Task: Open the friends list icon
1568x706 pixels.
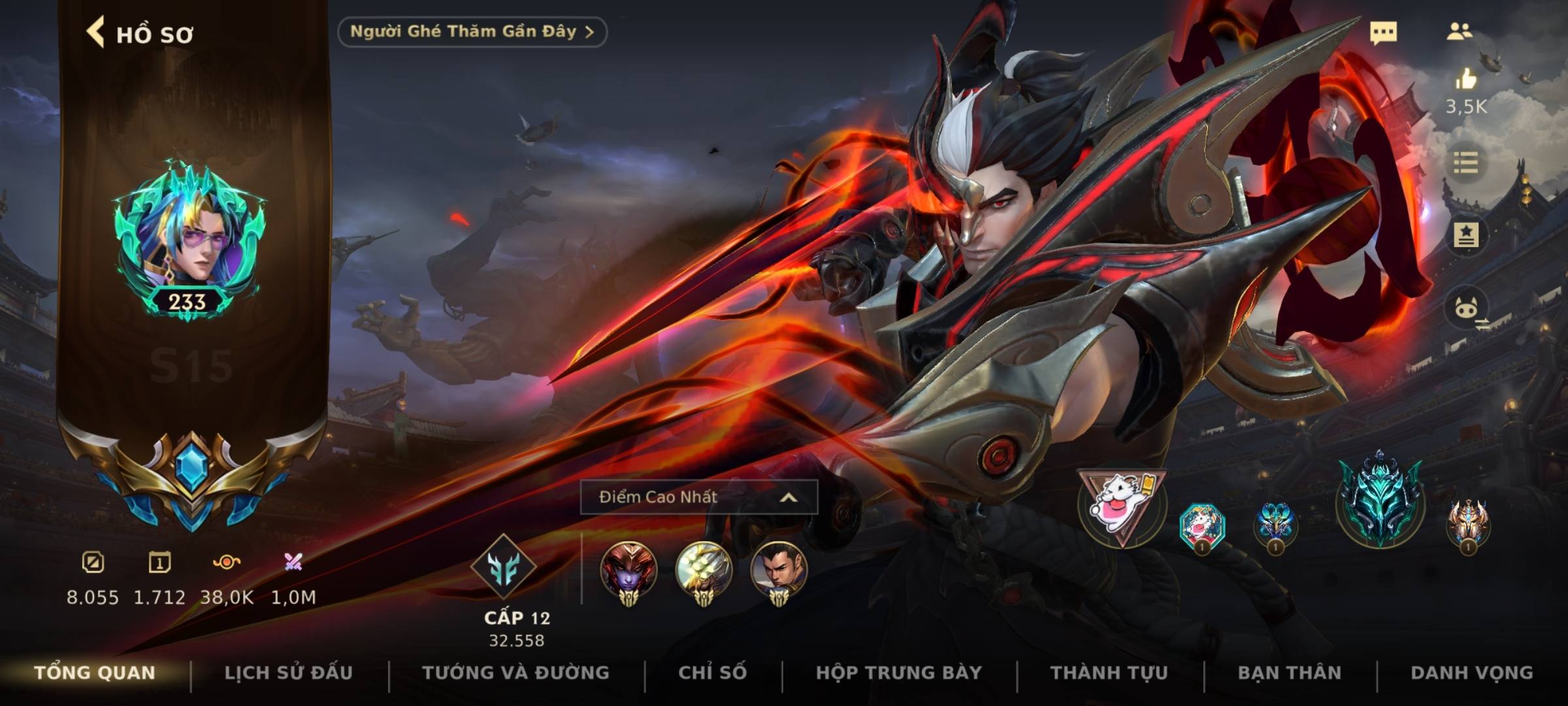Action: click(1459, 31)
